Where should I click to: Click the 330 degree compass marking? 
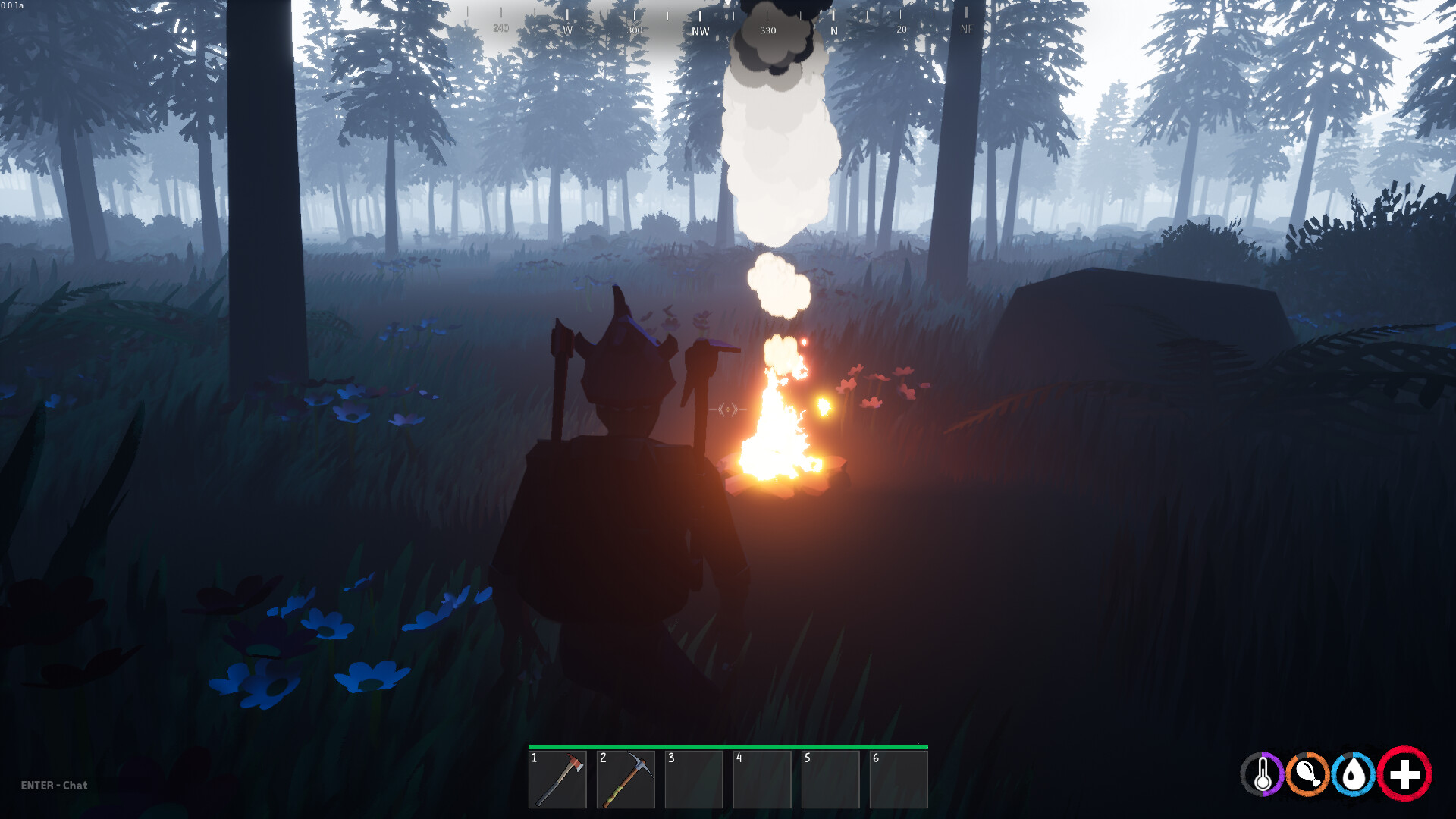pos(768,30)
